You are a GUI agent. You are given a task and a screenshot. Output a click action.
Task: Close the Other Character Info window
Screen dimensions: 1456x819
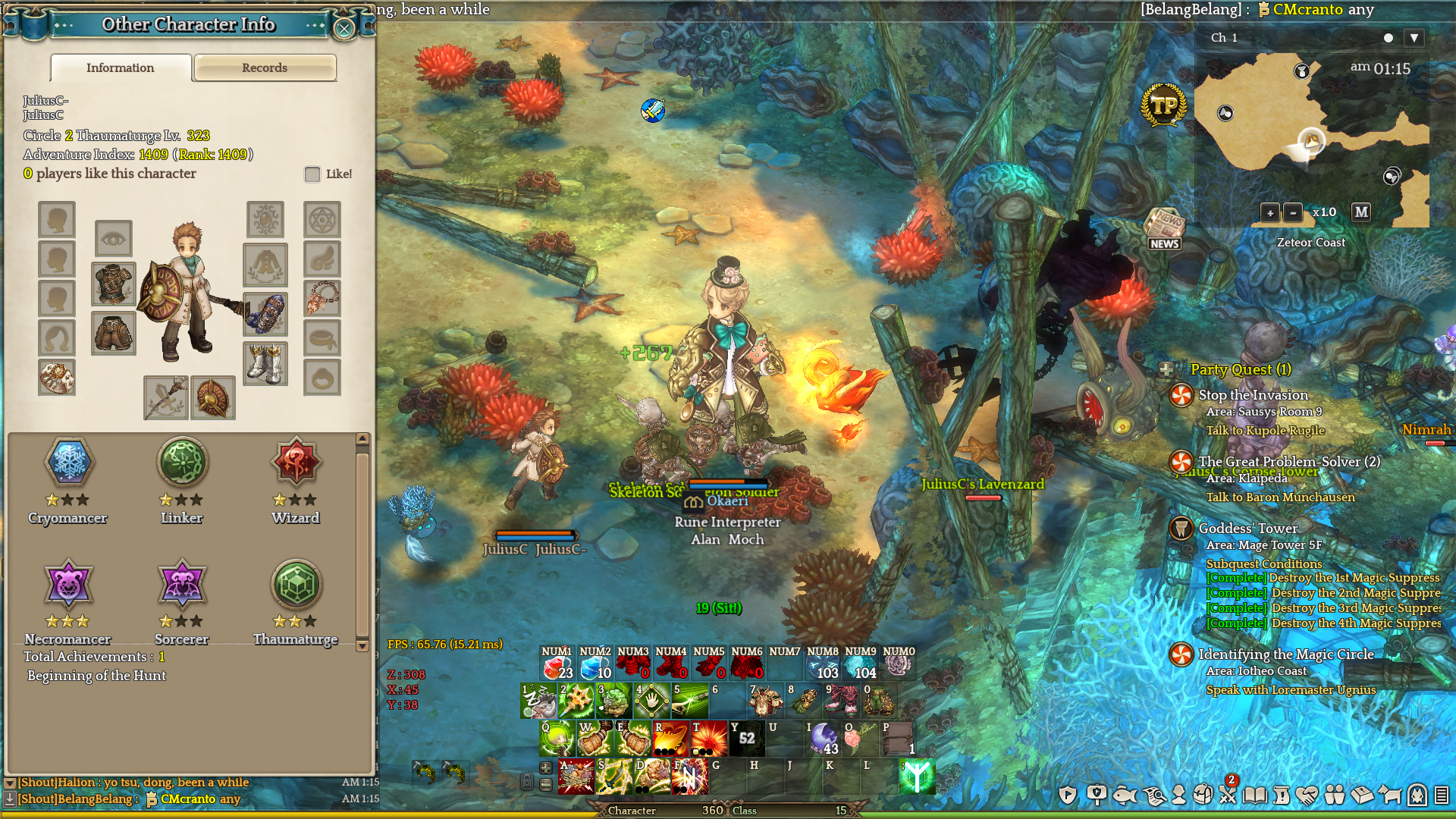tap(344, 29)
